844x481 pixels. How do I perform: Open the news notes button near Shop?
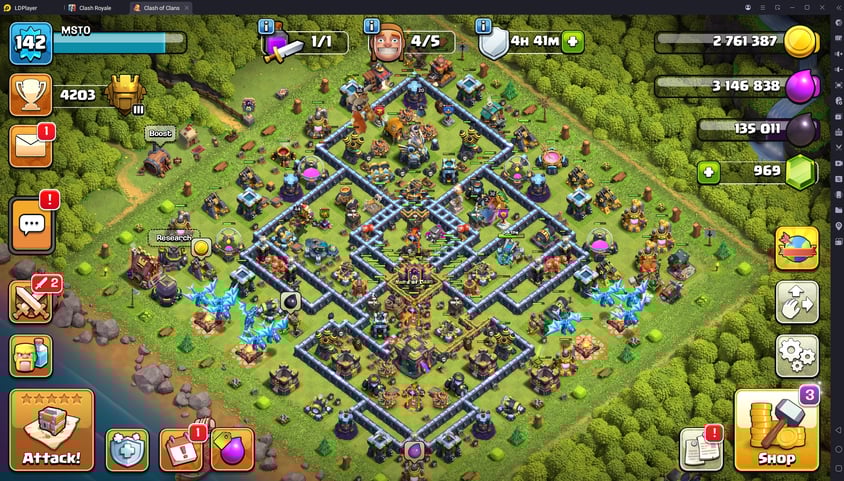click(700, 449)
